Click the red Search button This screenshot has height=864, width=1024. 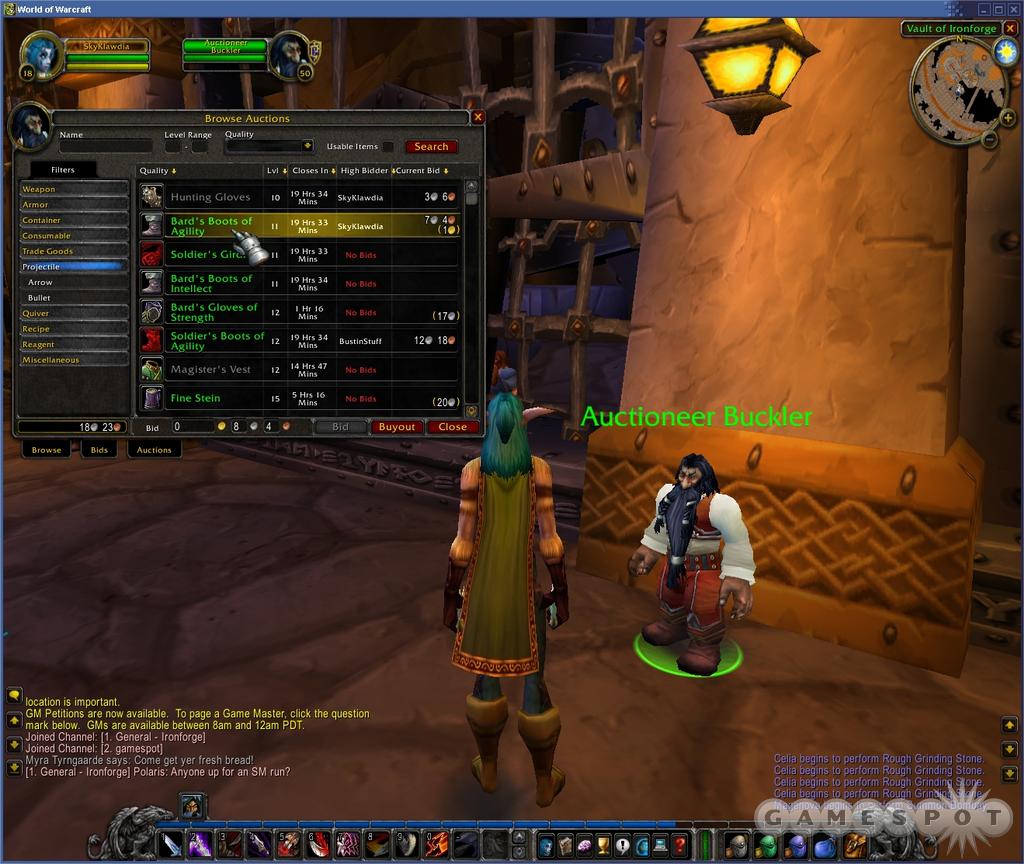tap(431, 147)
